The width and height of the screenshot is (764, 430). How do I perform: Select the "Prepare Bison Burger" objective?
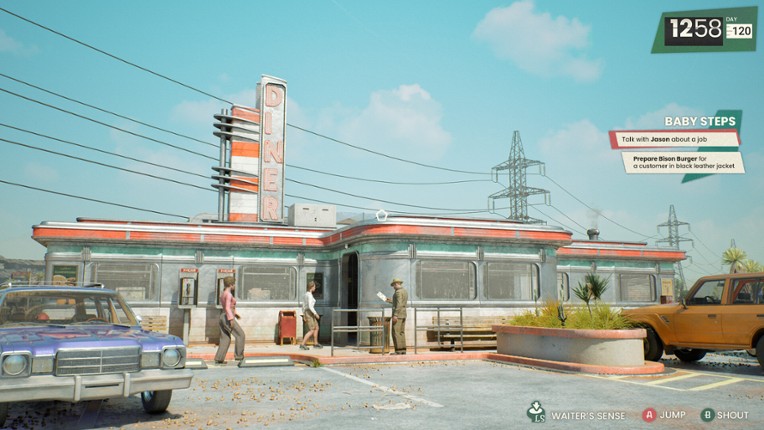coord(683,160)
